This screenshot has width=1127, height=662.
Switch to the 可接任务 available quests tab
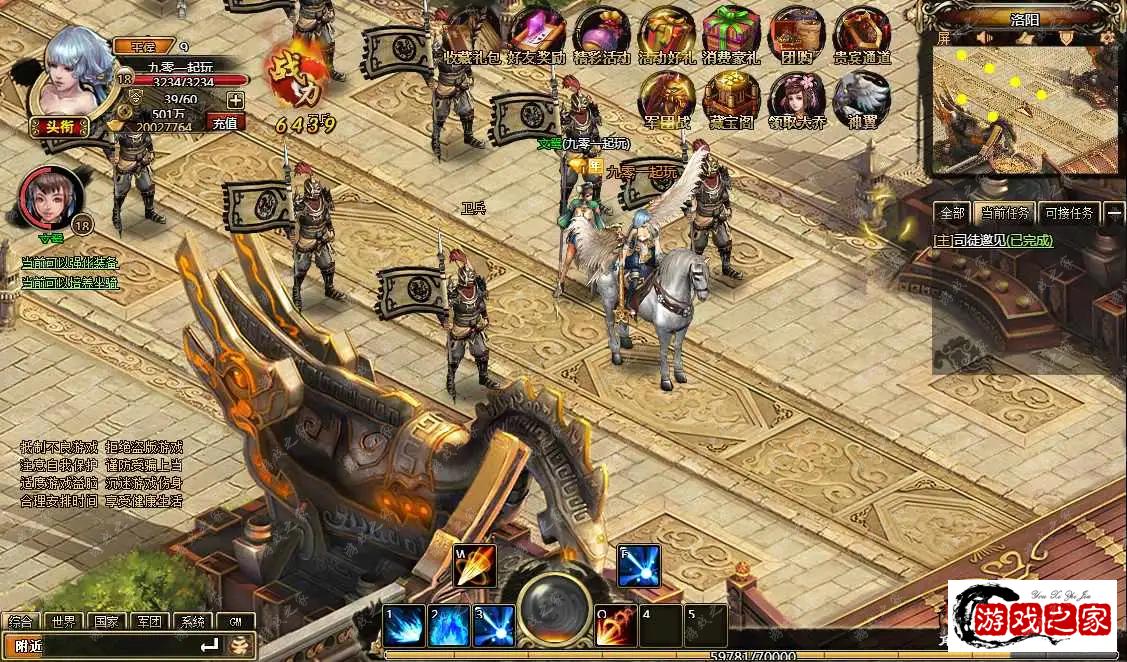(1069, 213)
